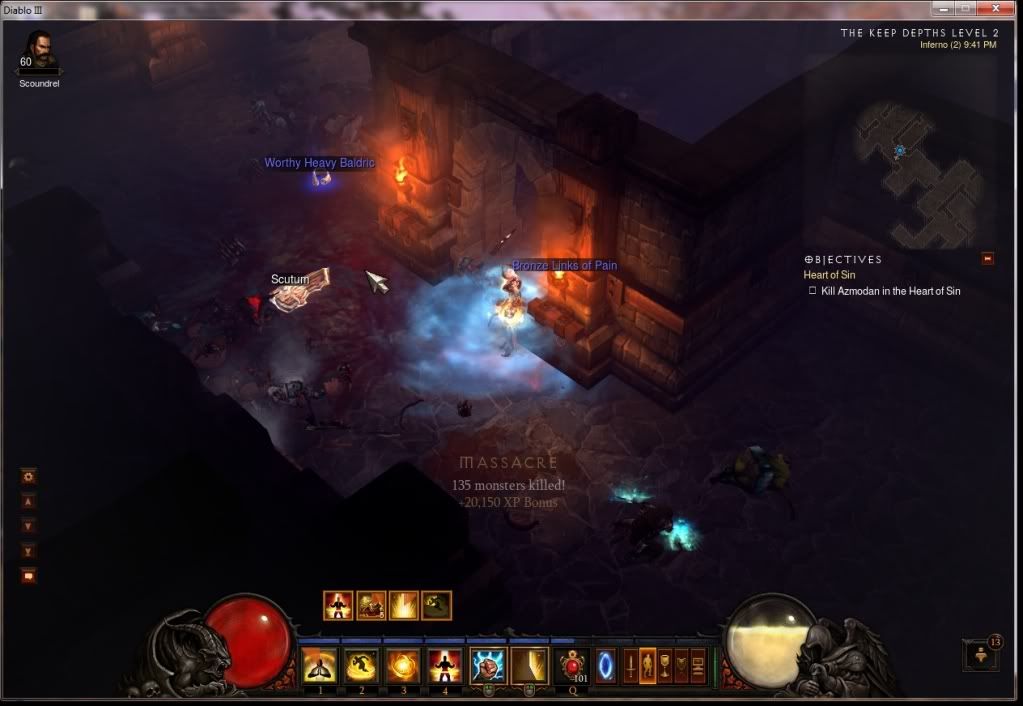Image resolution: width=1023 pixels, height=706 pixels.
Task: Select the golden light beam secondary skill
Action: click(529, 665)
